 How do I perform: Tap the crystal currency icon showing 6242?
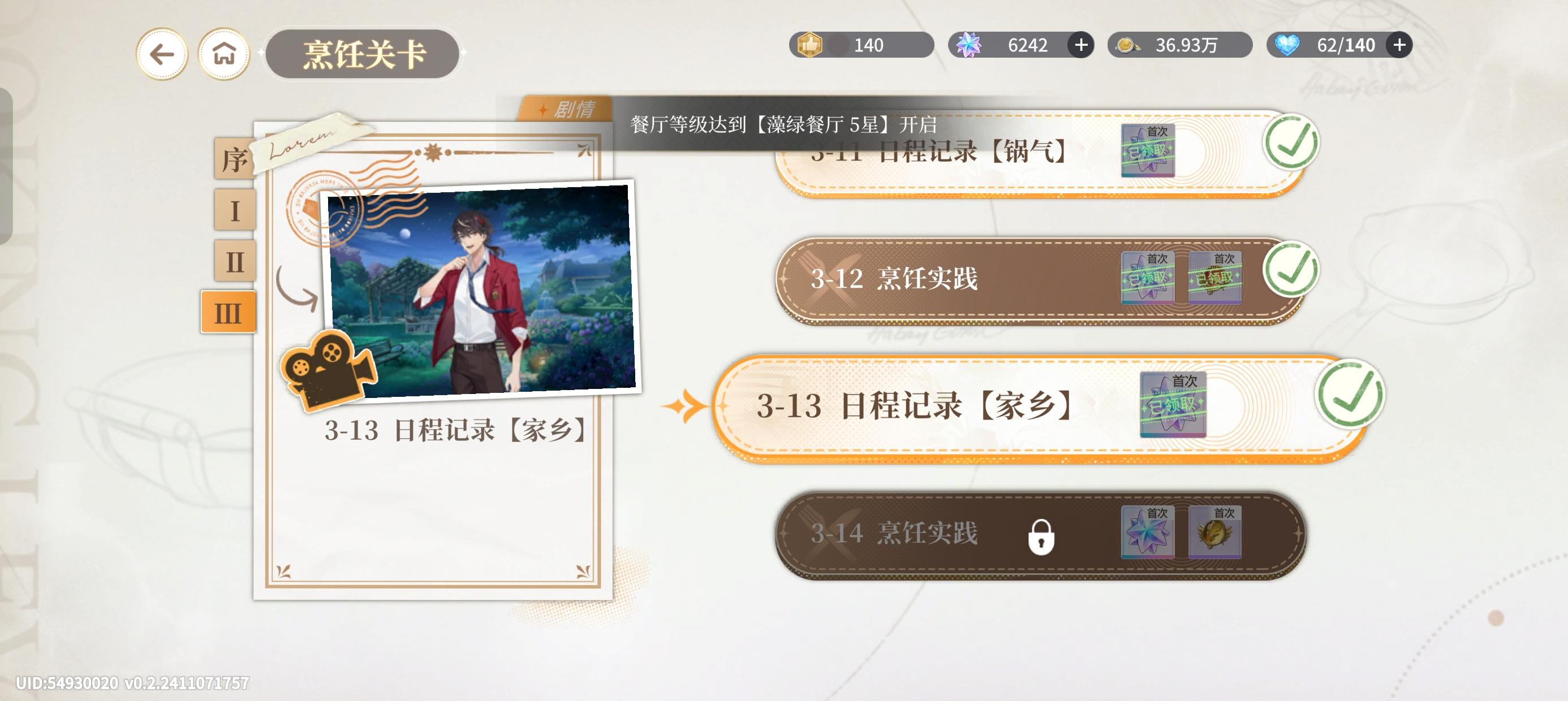[970, 45]
